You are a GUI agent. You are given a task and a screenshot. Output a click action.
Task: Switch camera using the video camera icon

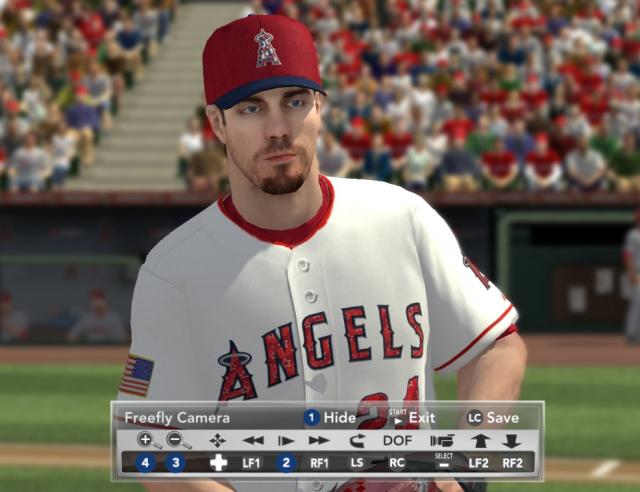point(442,440)
